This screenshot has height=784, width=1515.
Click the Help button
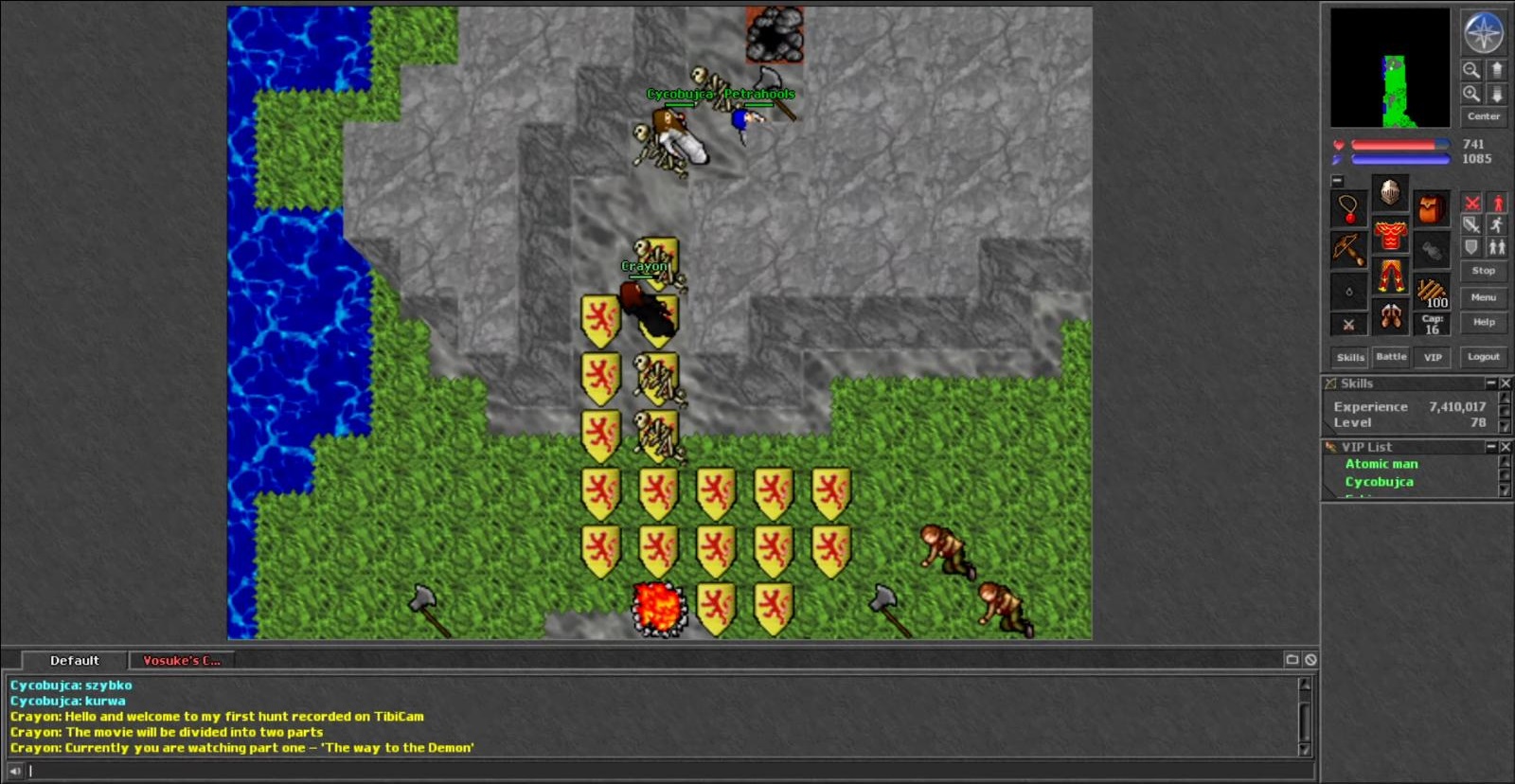(x=1483, y=322)
